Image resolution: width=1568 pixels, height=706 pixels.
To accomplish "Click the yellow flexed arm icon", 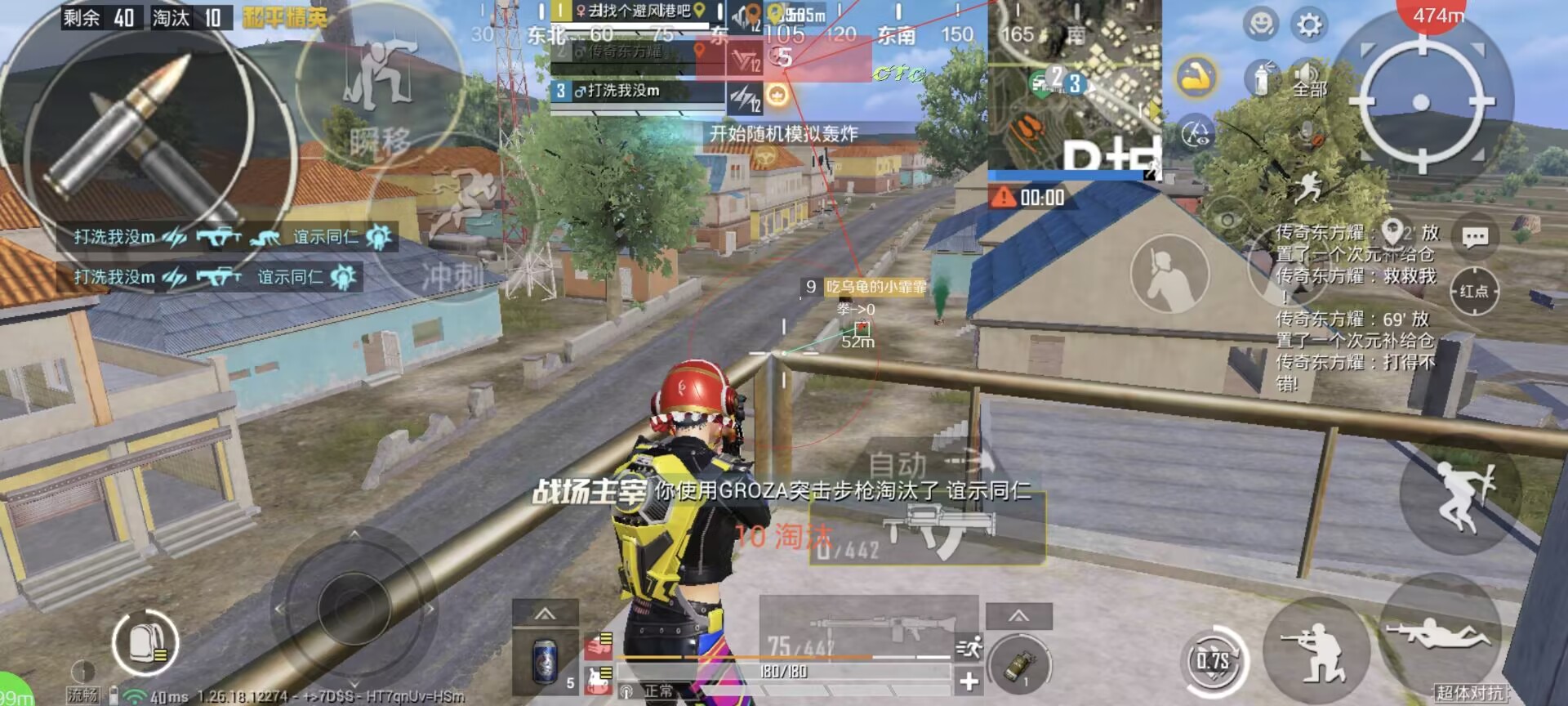I will tap(1196, 78).
